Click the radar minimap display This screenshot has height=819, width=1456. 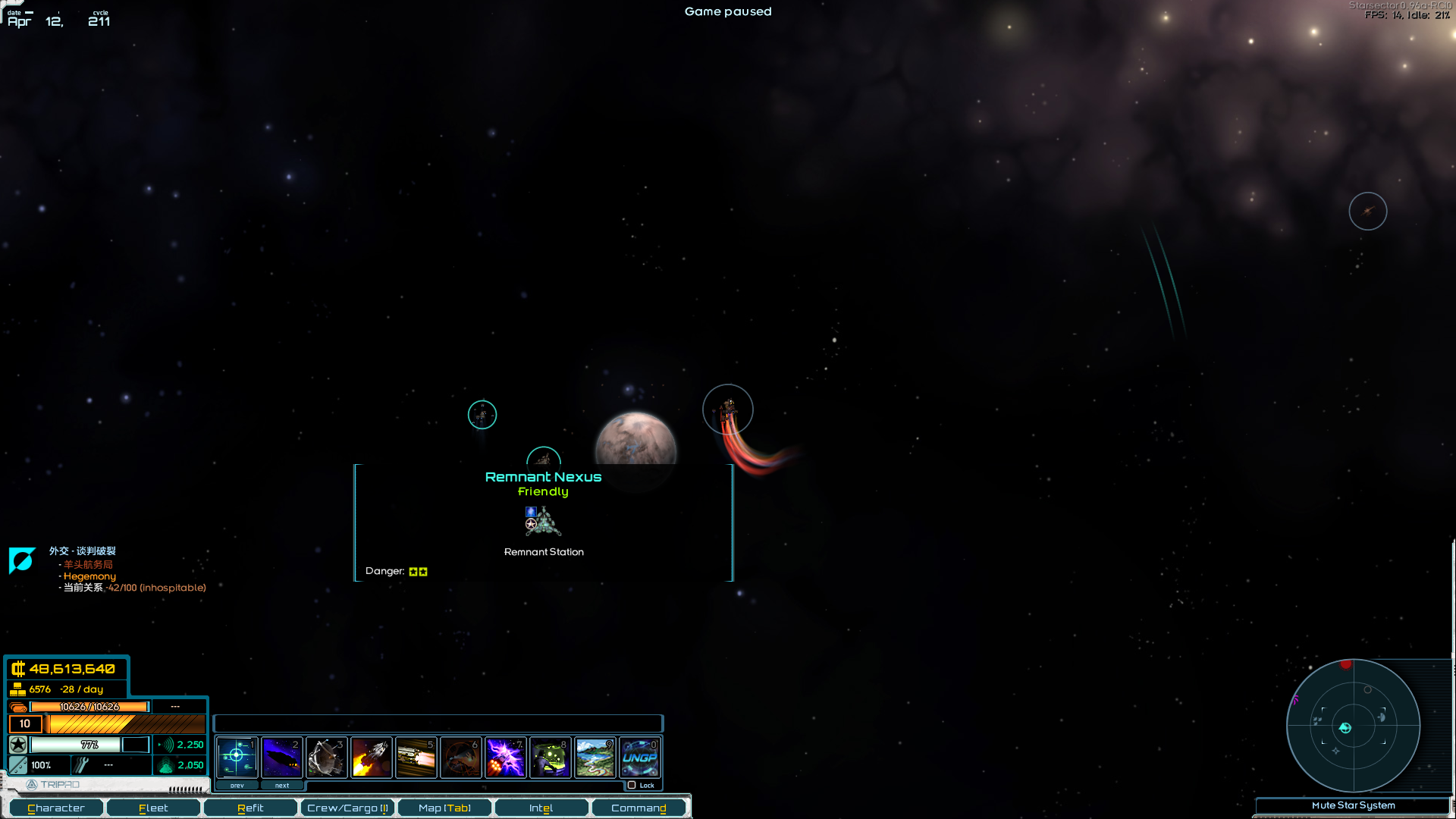click(x=1354, y=726)
